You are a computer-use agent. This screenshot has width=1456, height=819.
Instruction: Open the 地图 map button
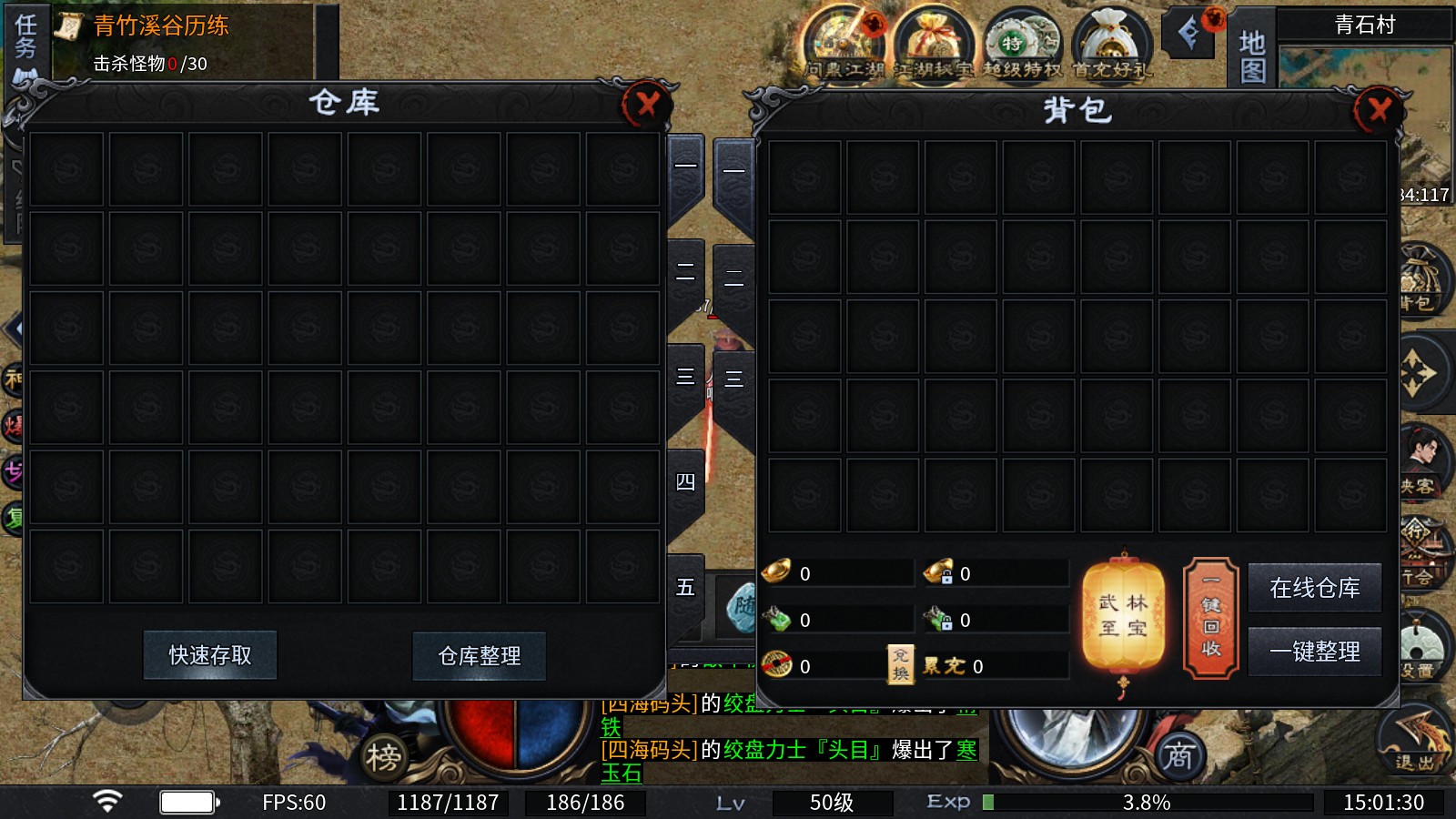coord(1252,56)
